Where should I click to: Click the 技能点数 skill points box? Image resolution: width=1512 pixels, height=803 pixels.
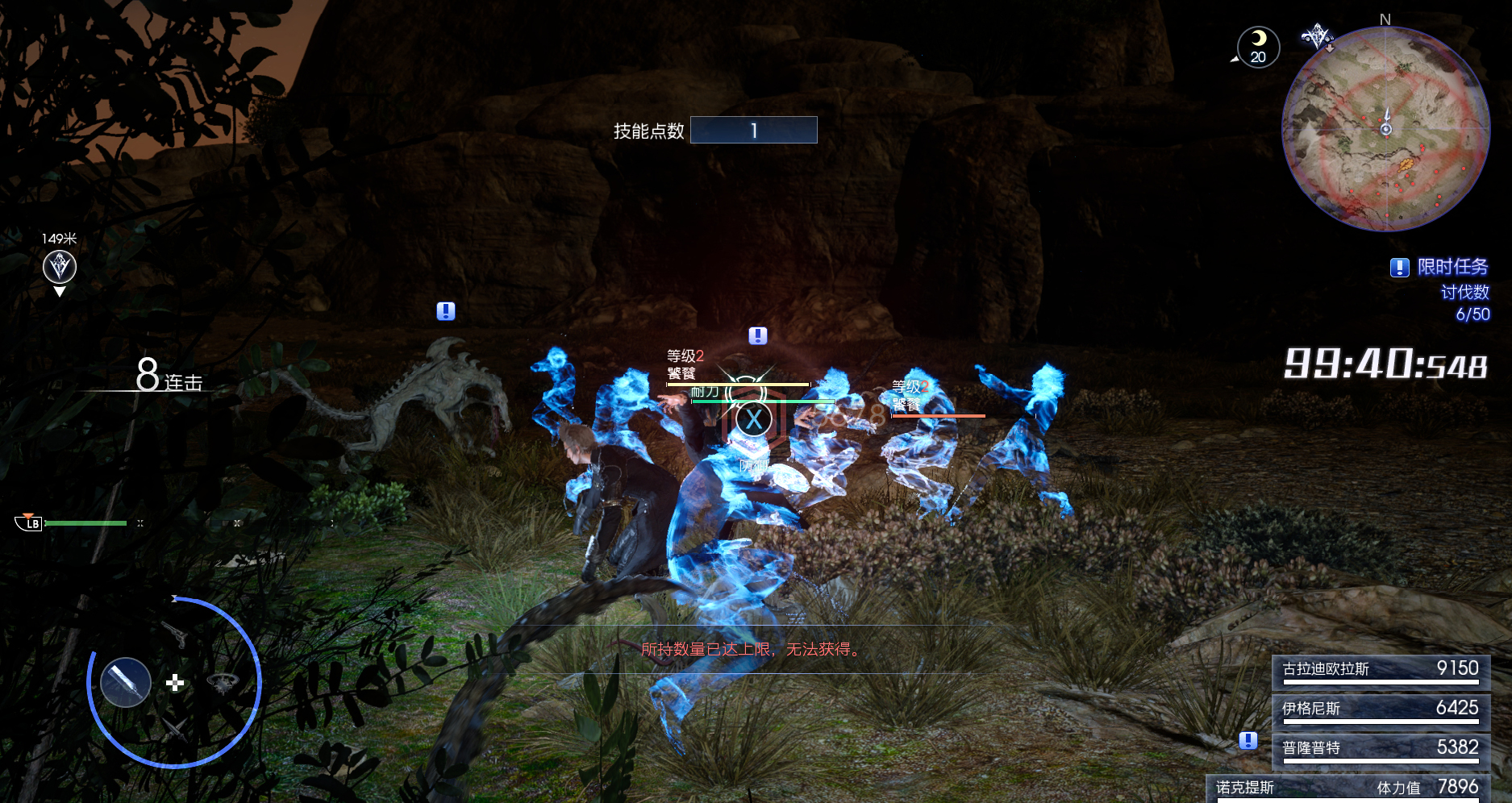point(753,131)
